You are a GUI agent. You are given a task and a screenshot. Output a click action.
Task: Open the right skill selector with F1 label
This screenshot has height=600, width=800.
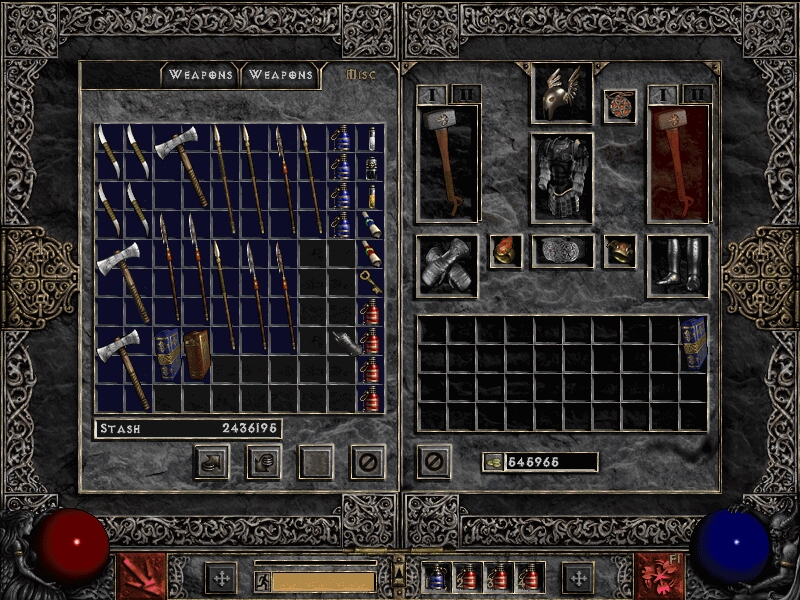pos(658,576)
